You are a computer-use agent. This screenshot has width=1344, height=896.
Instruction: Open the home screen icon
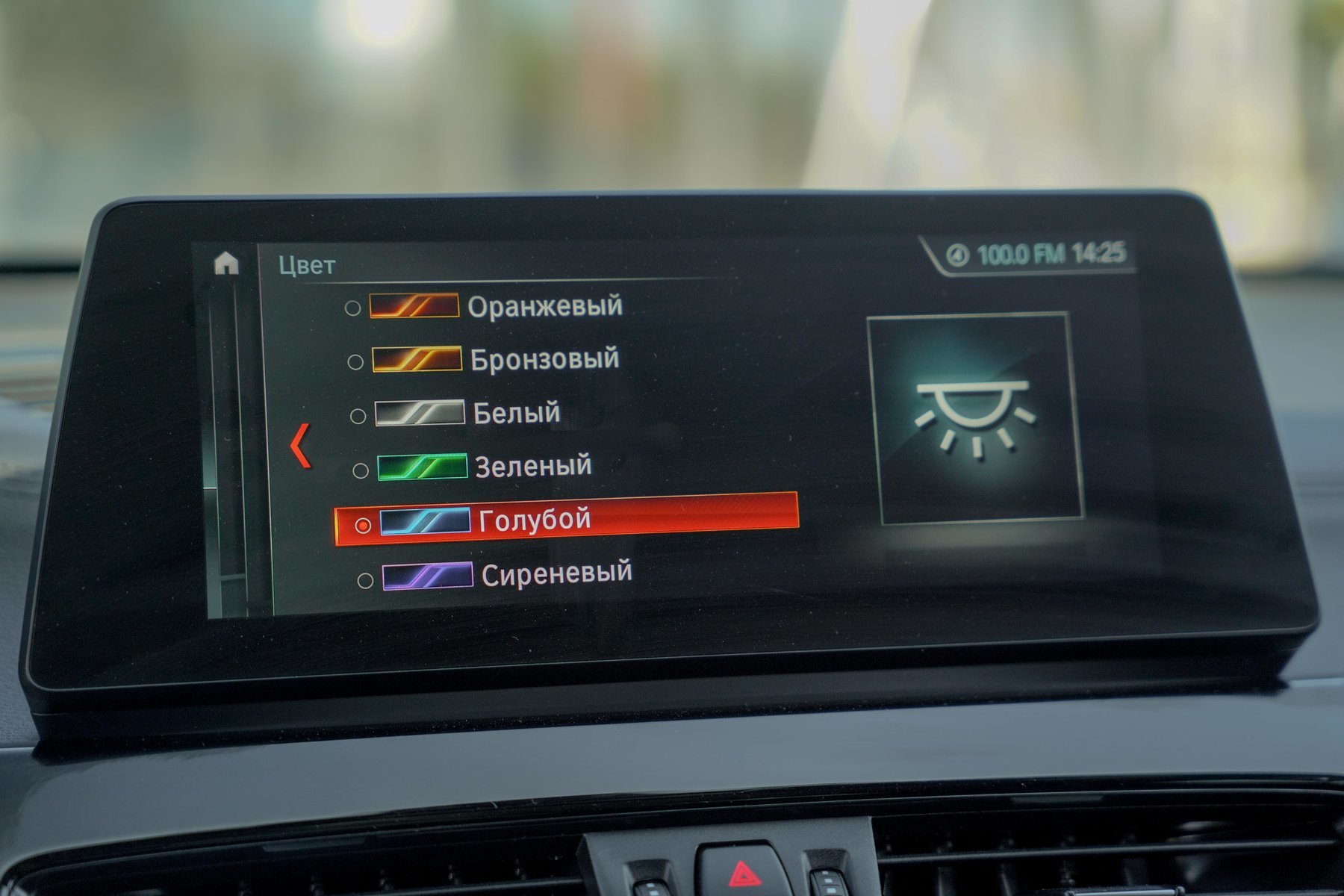(226, 264)
